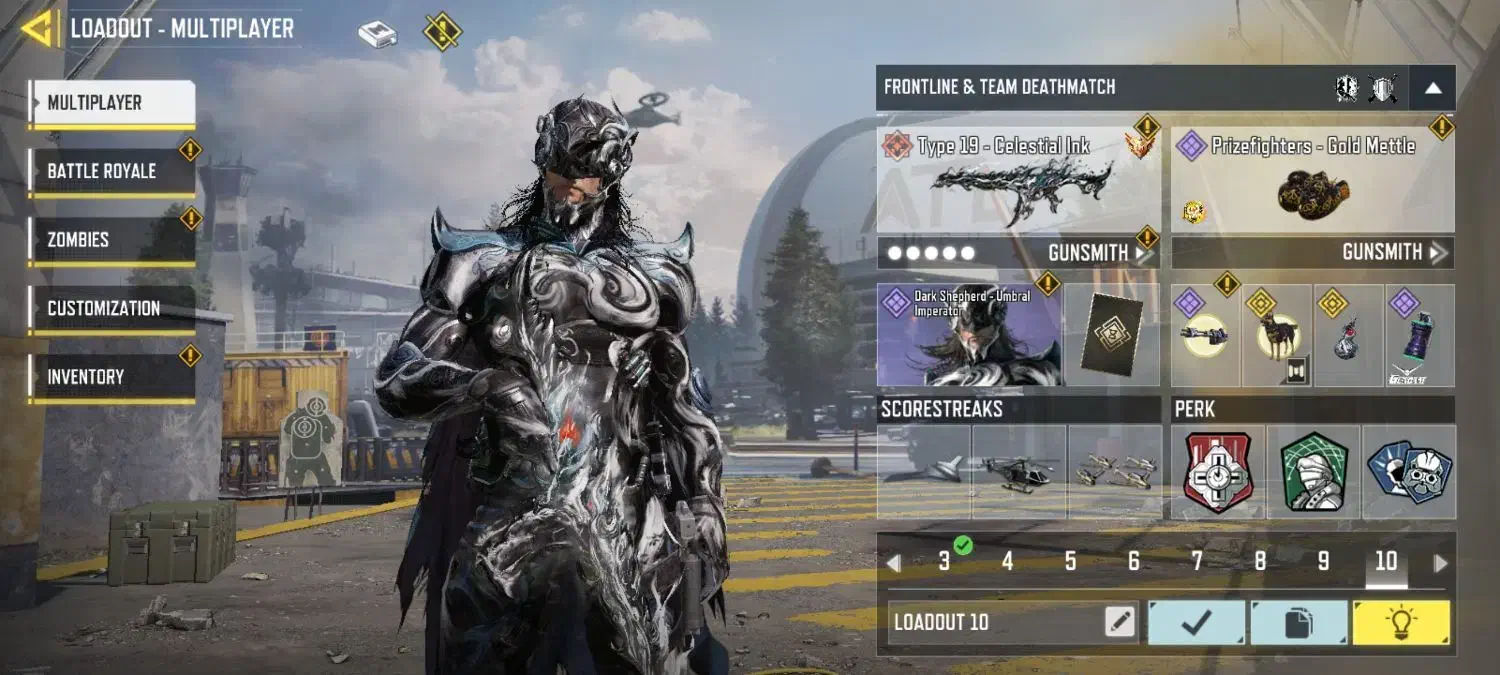
Task: Select the Prizefighters Gold Mettle secondary
Action: pos(1312,180)
